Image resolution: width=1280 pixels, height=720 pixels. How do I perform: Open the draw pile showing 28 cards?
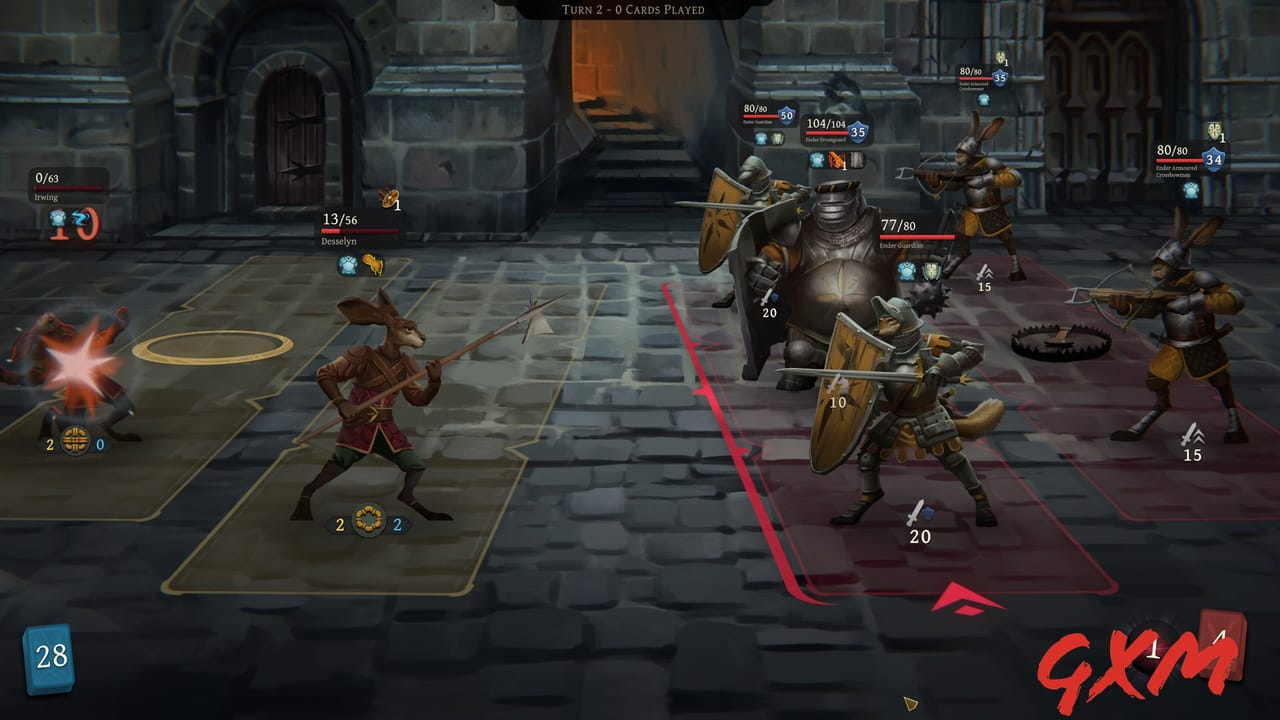click(50, 657)
